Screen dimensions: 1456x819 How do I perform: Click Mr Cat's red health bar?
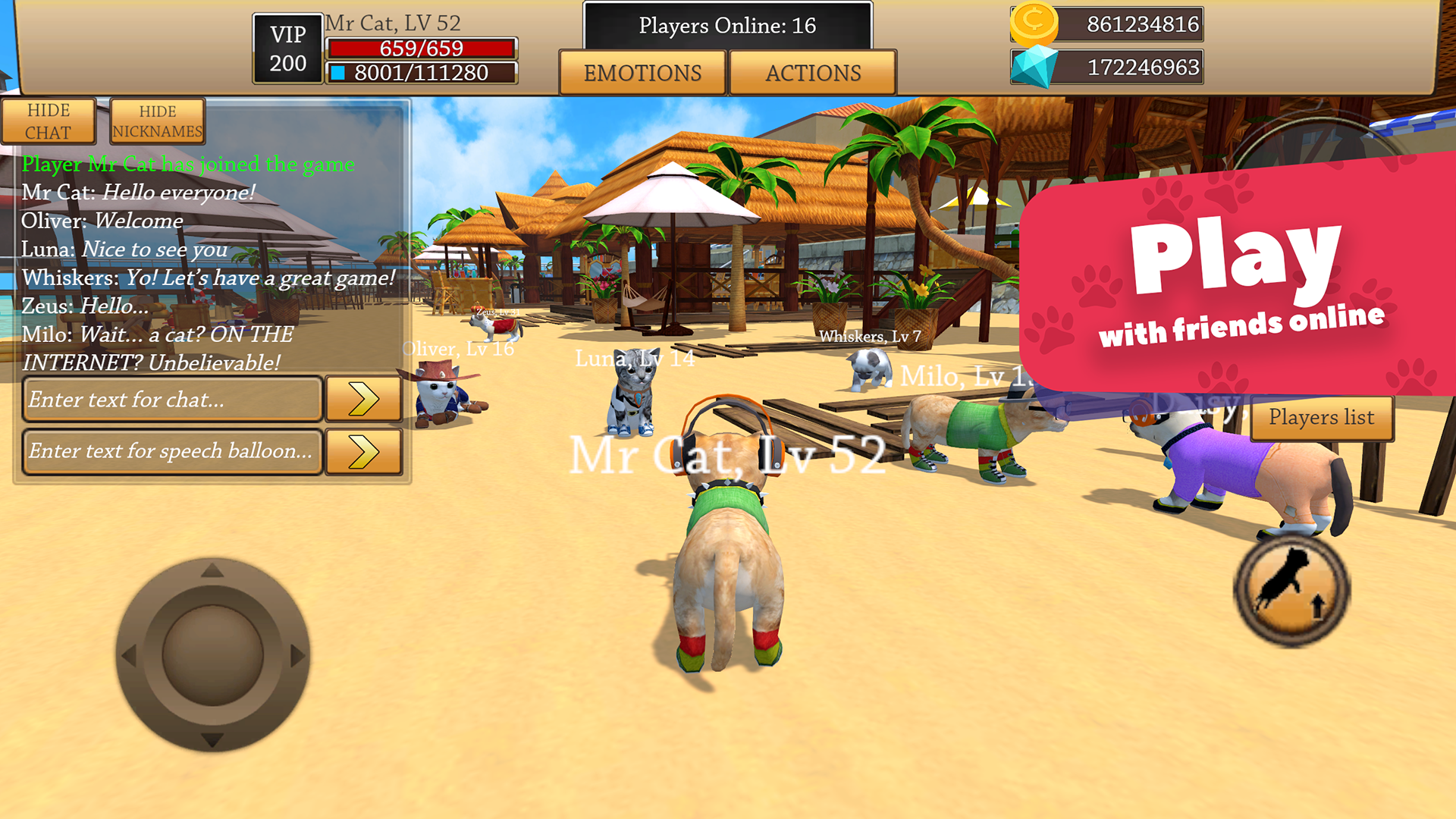pos(422,49)
